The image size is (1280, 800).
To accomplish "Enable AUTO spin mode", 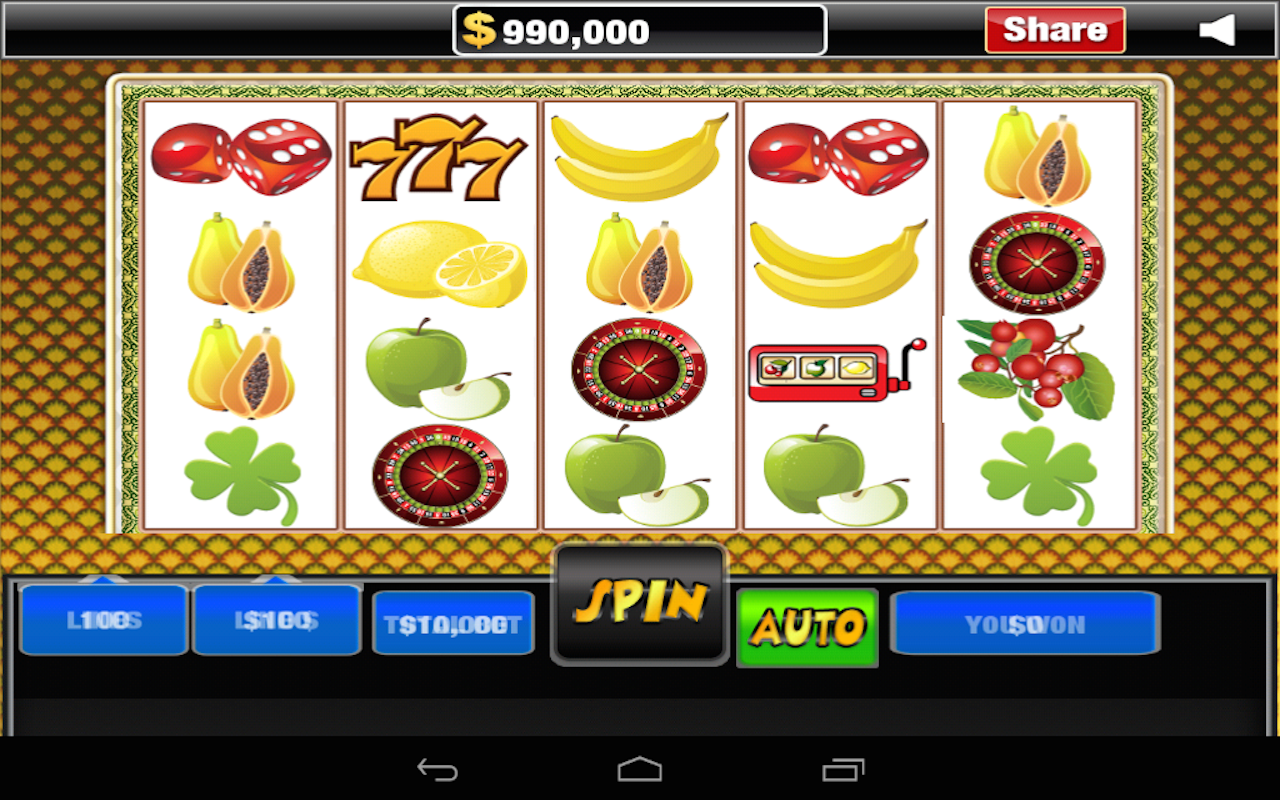I will point(806,630).
